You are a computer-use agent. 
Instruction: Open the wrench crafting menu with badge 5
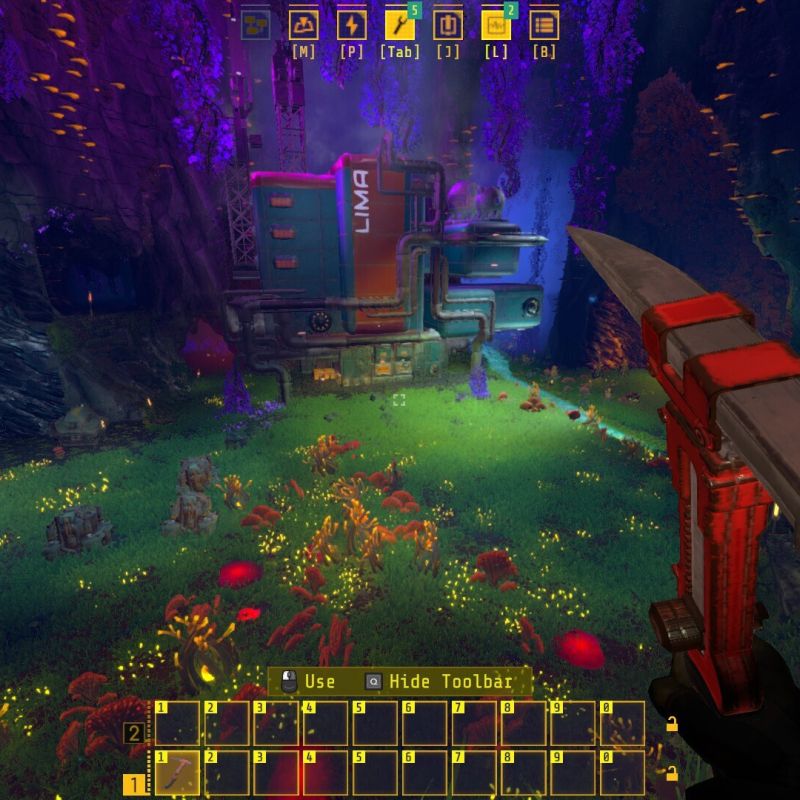click(x=399, y=25)
